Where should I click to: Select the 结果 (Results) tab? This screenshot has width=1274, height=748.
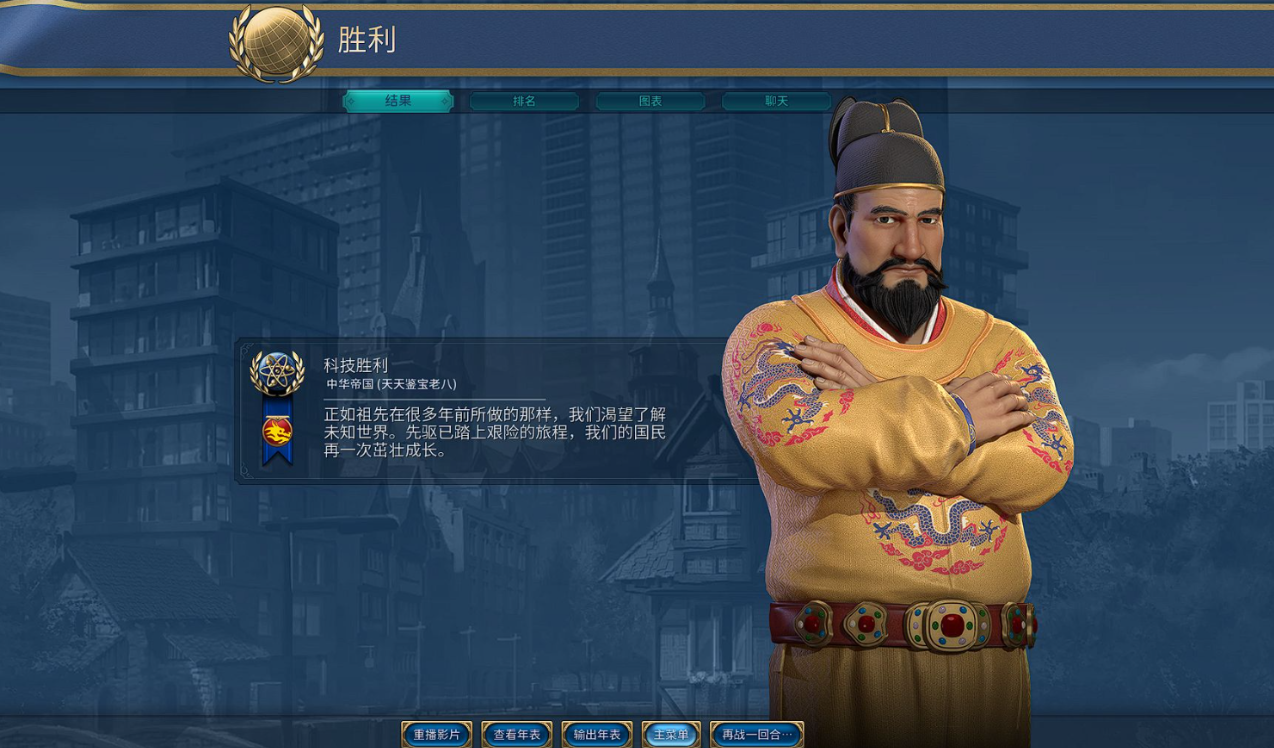pos(398,101)
